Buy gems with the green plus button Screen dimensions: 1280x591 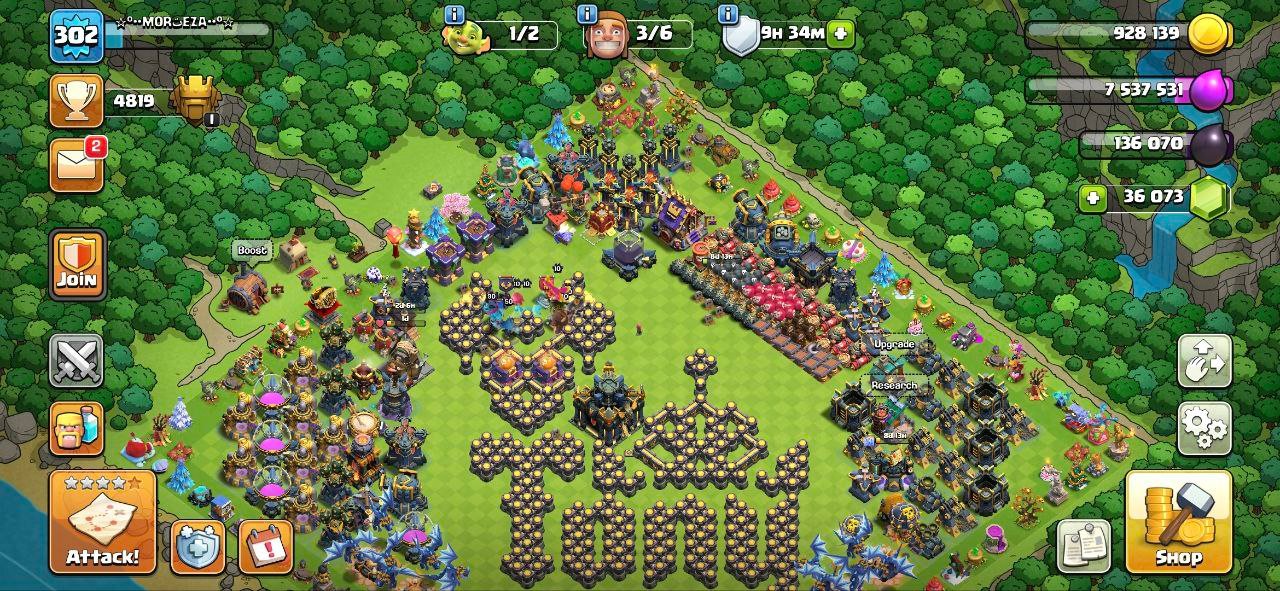point(1093,197)
